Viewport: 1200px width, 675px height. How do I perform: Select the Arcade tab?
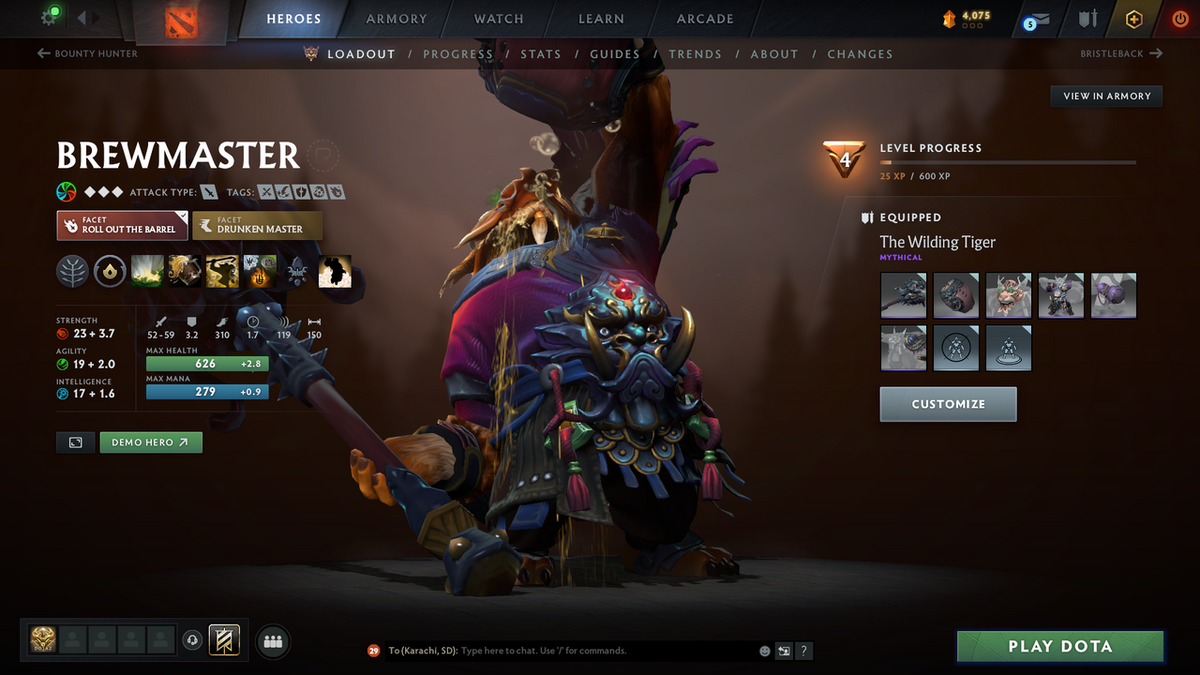pyautogui.click(x=705, y=19)
